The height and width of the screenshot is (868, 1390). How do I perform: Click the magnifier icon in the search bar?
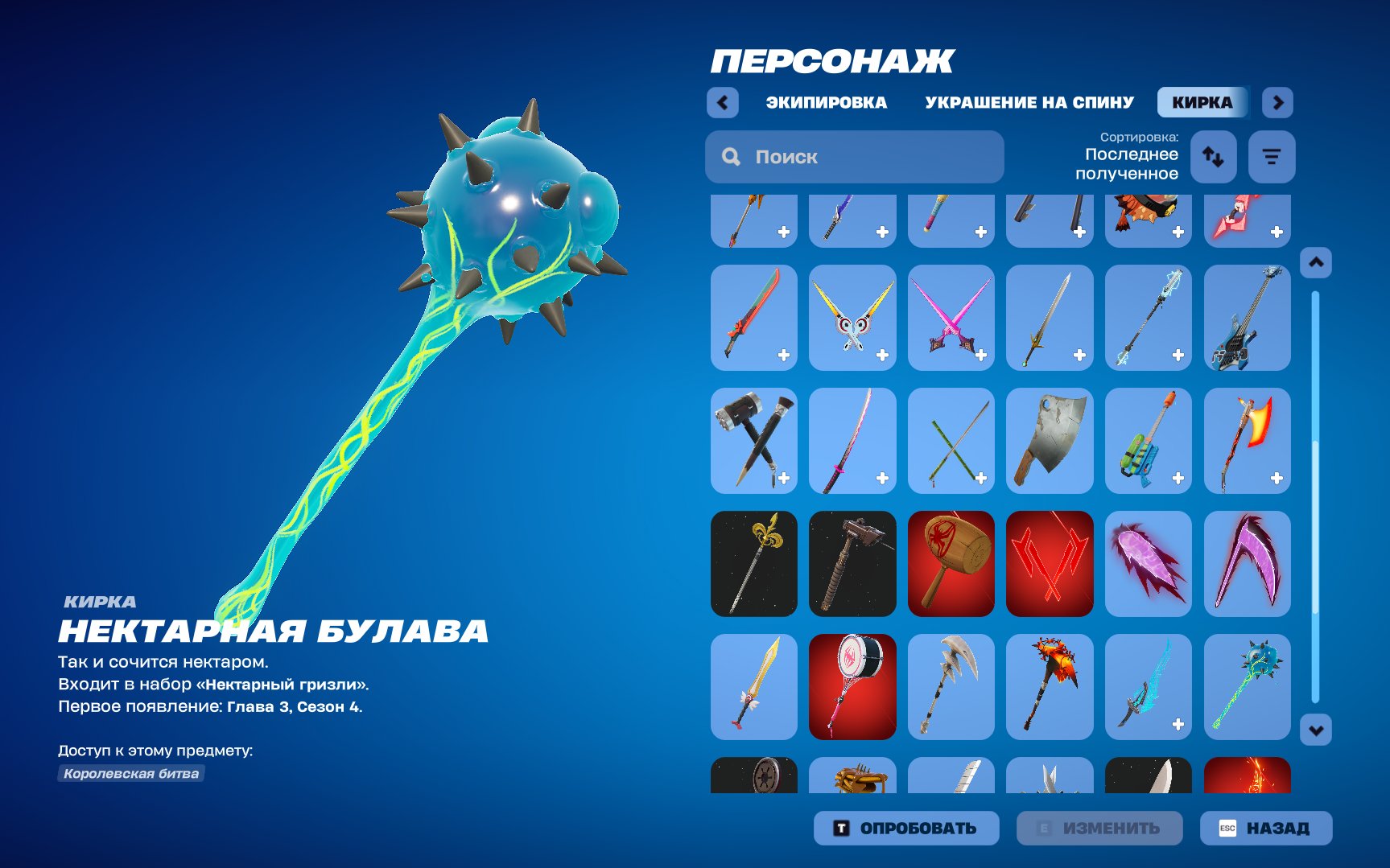pos(731,157)
